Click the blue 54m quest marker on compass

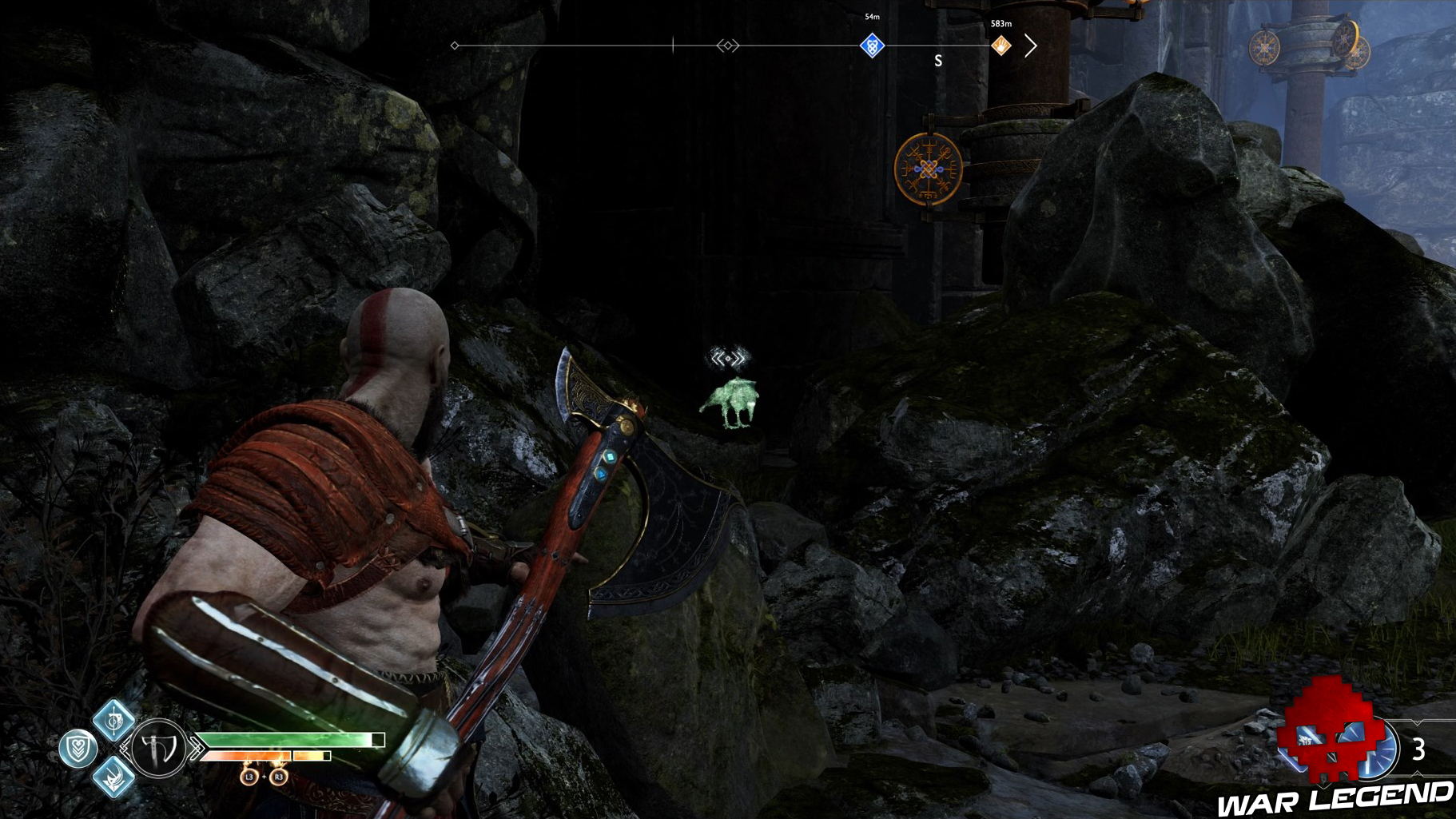(872, 46)
